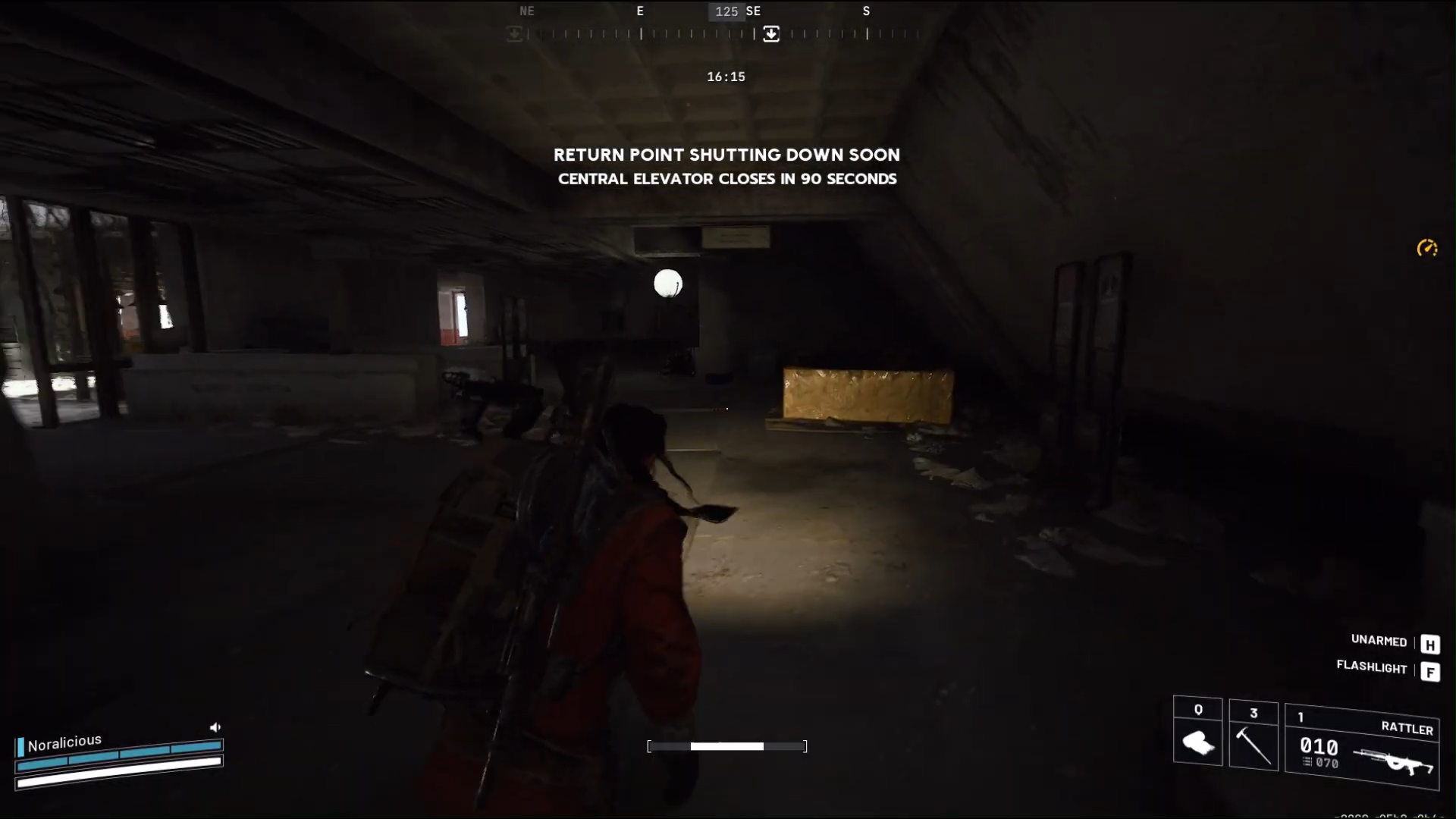Click the circular spinner icon on the right edge
Screen dimensions: 1456x819
(1429, 248)
